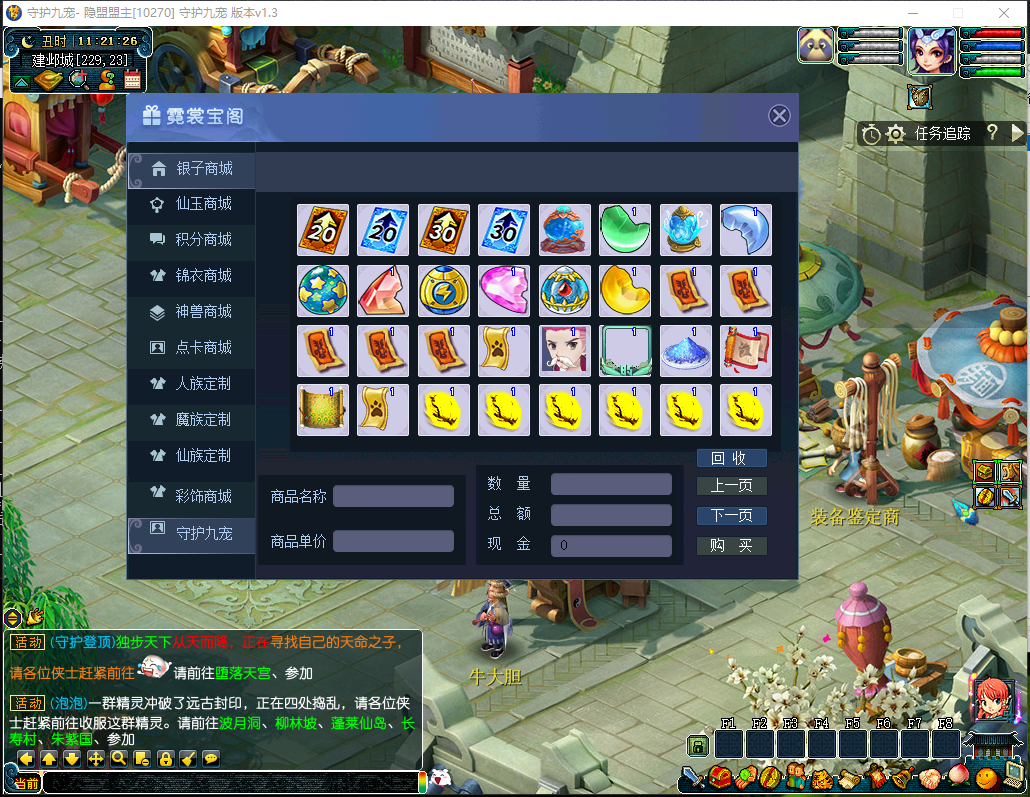Open the 仙玉商城 category
The height and width of the screenshot is (797, 1030).
click(191, 204)
